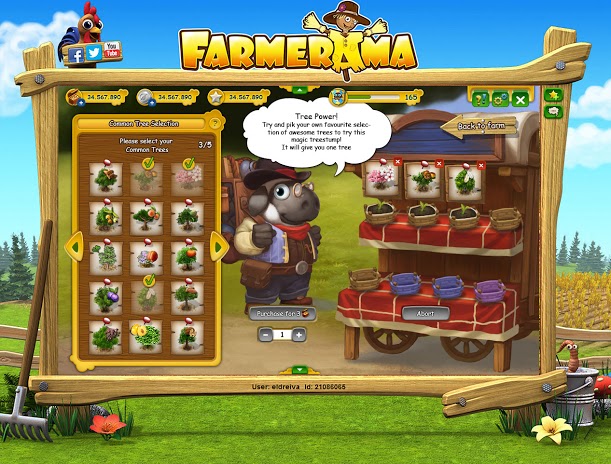Remove the pink blossom tree from selection
The image size is (611, 464).
(x=398, y=162)
